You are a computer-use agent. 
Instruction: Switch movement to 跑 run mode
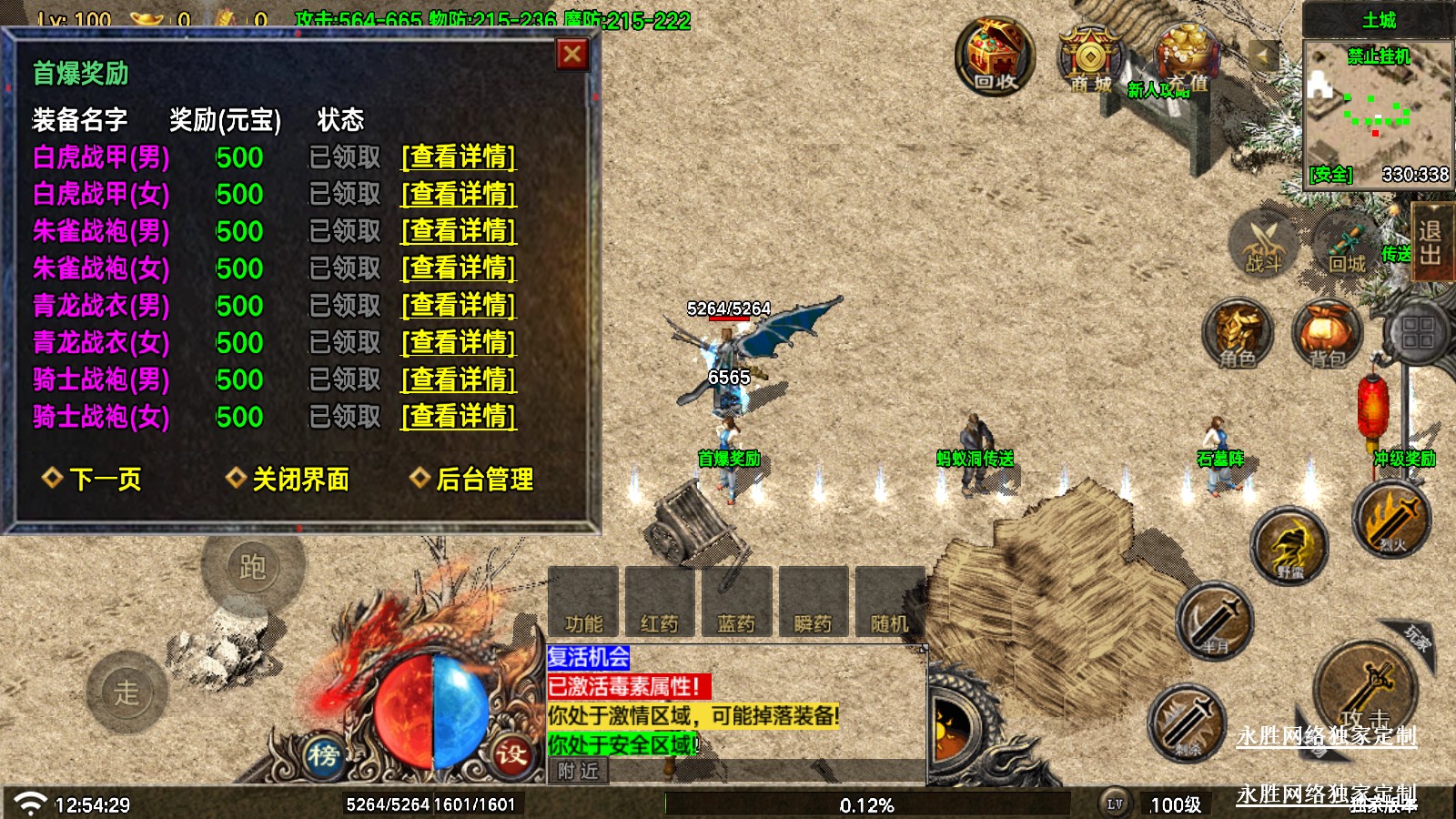[x=252, y=567]
